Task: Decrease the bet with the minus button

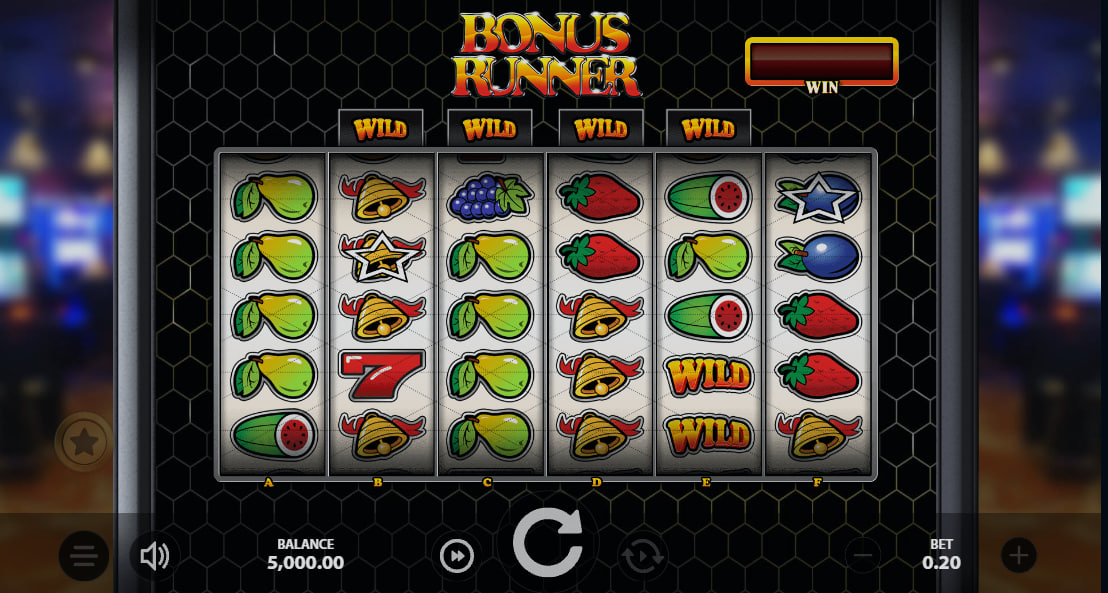Action: [864, 555]
